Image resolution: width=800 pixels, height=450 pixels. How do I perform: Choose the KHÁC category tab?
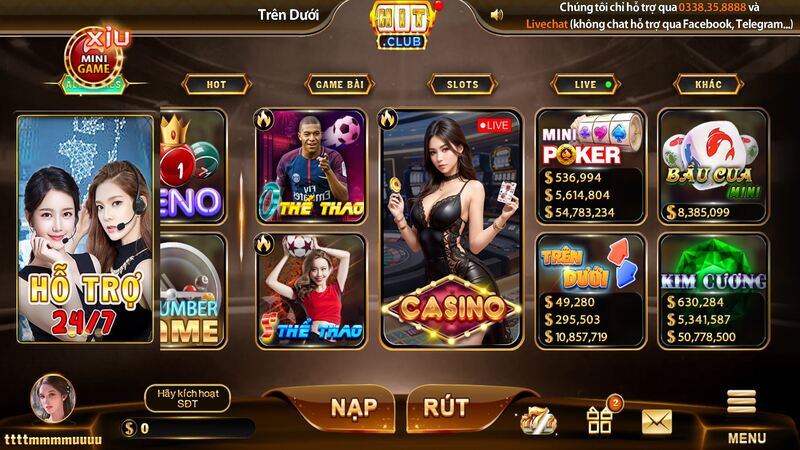[x=708, y=85]
